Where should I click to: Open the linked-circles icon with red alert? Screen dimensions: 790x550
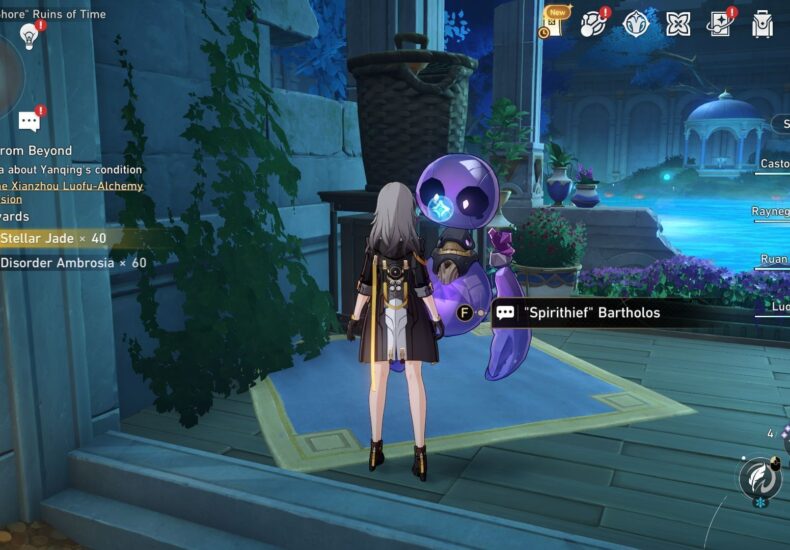coord(595,24)
